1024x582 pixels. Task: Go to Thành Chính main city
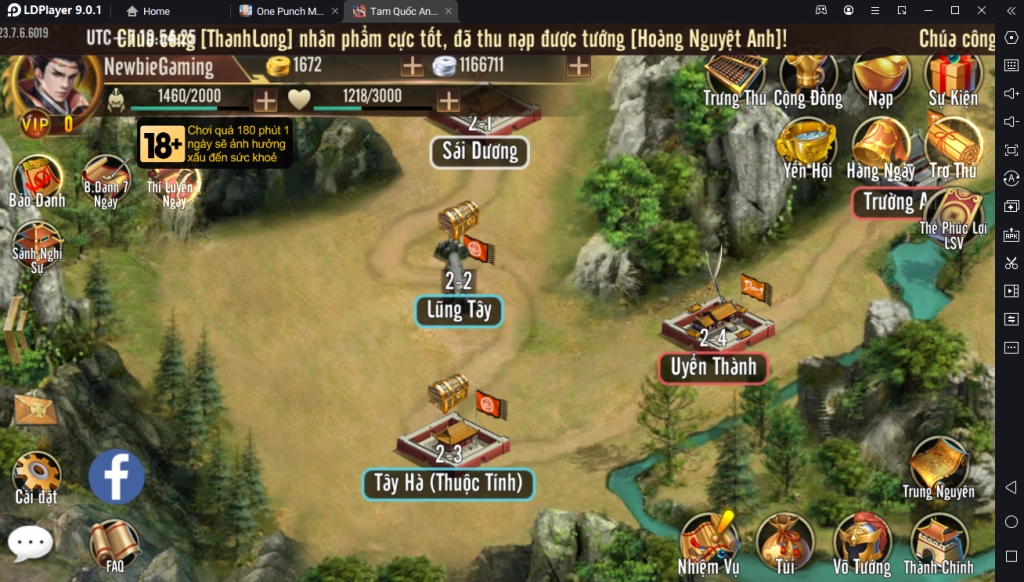coord(939,541)
